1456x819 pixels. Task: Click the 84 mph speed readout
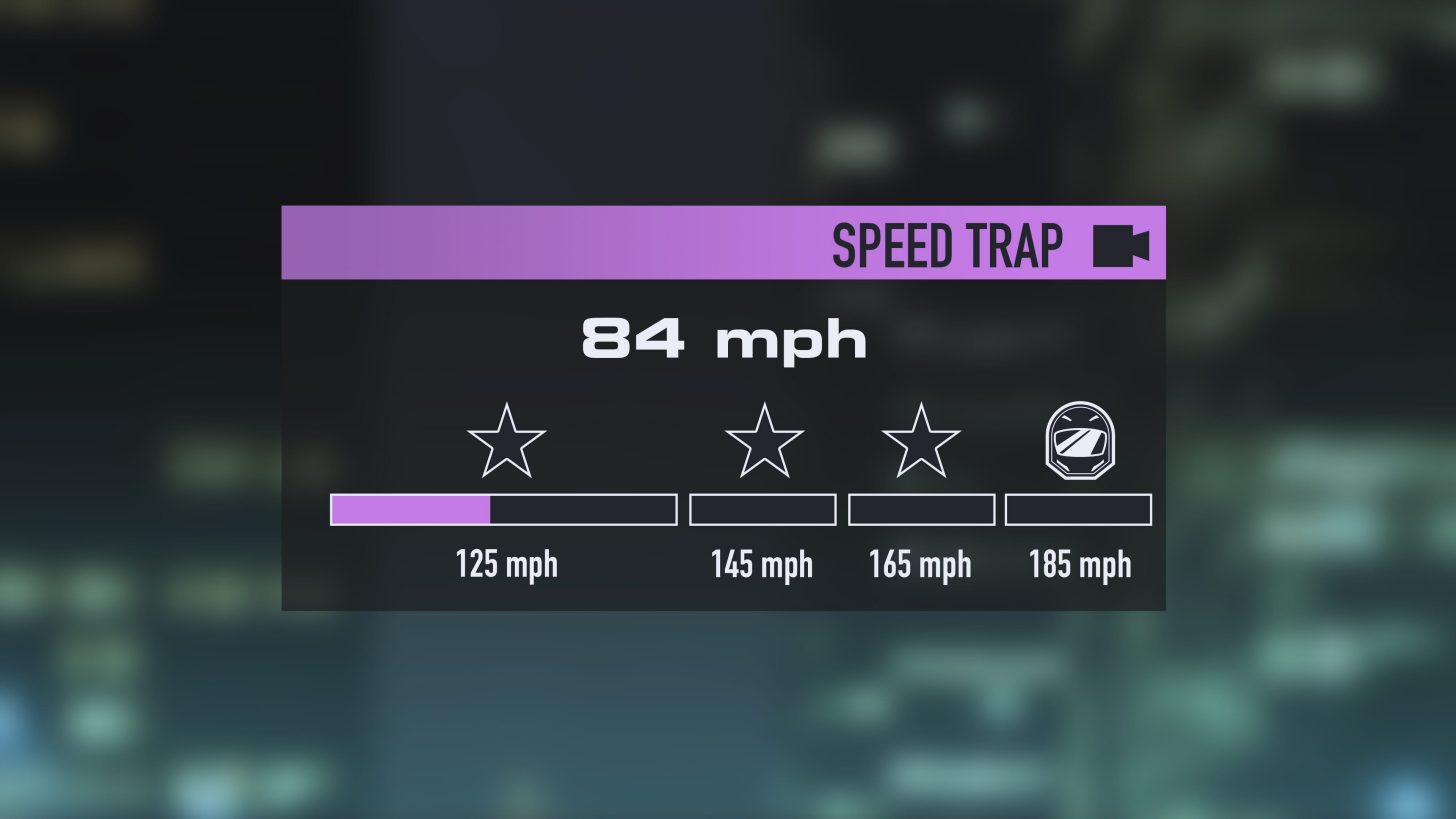724,338
